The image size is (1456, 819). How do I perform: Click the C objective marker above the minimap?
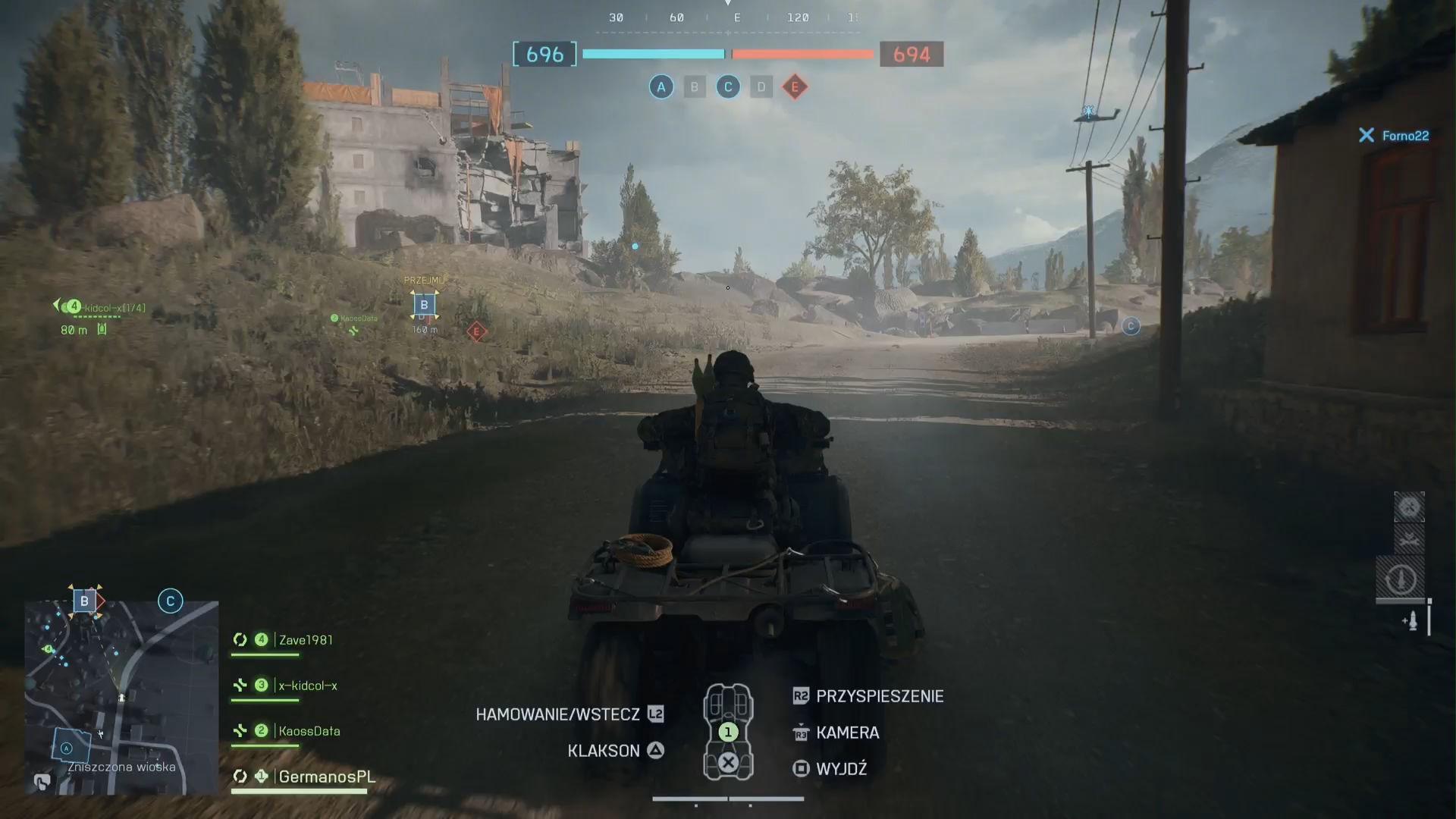(x=171, y=601)
